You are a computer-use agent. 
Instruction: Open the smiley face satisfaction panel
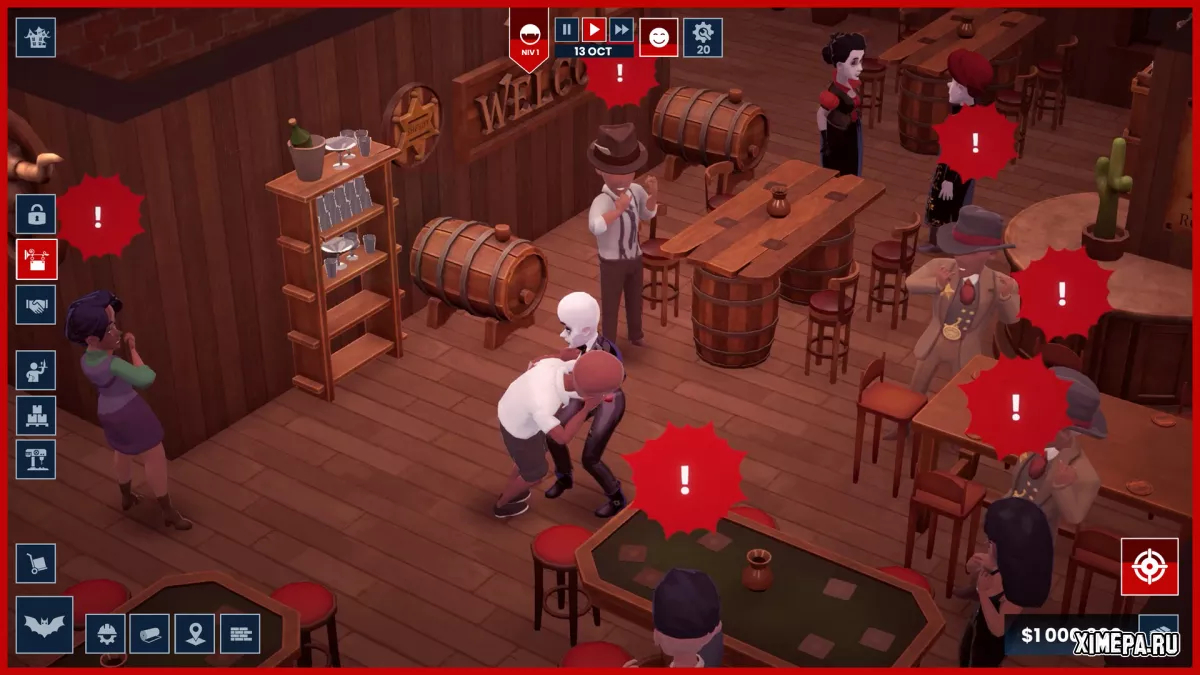click(x=659, y=38)
